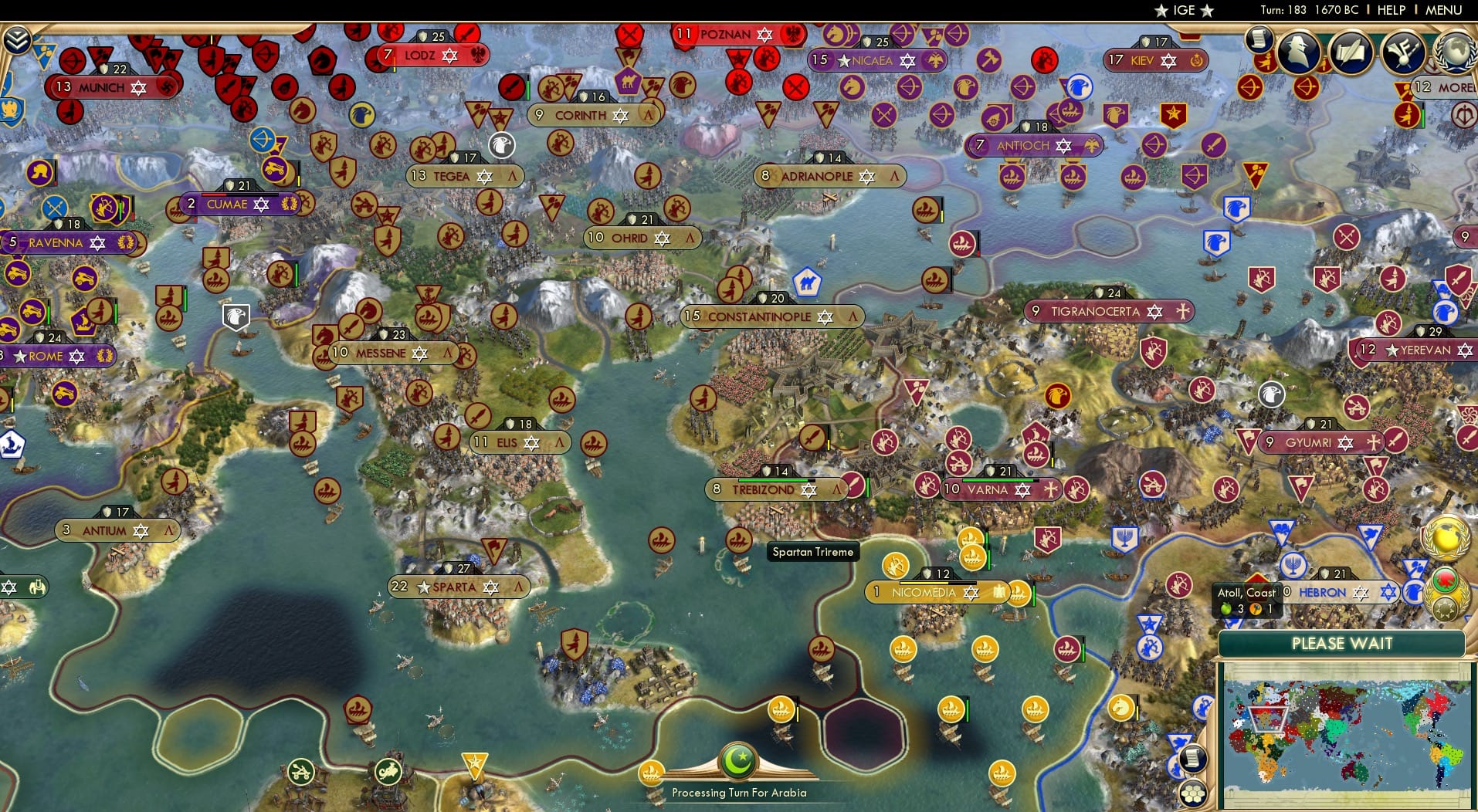Open HELP from the top bar
The height and width of the screenshot is (812, 1478).
1391,10
